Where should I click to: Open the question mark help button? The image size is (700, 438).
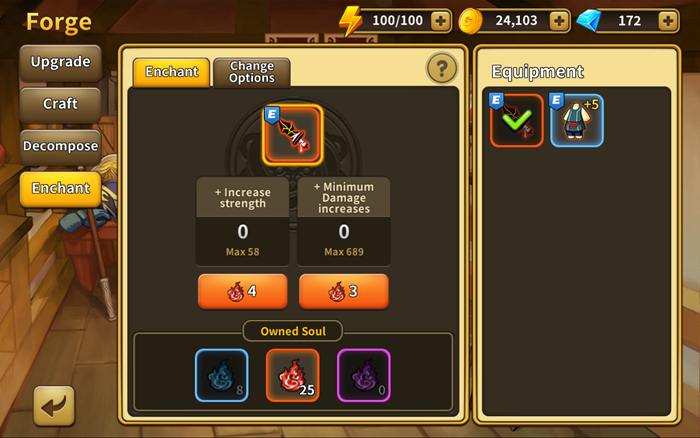441,68
